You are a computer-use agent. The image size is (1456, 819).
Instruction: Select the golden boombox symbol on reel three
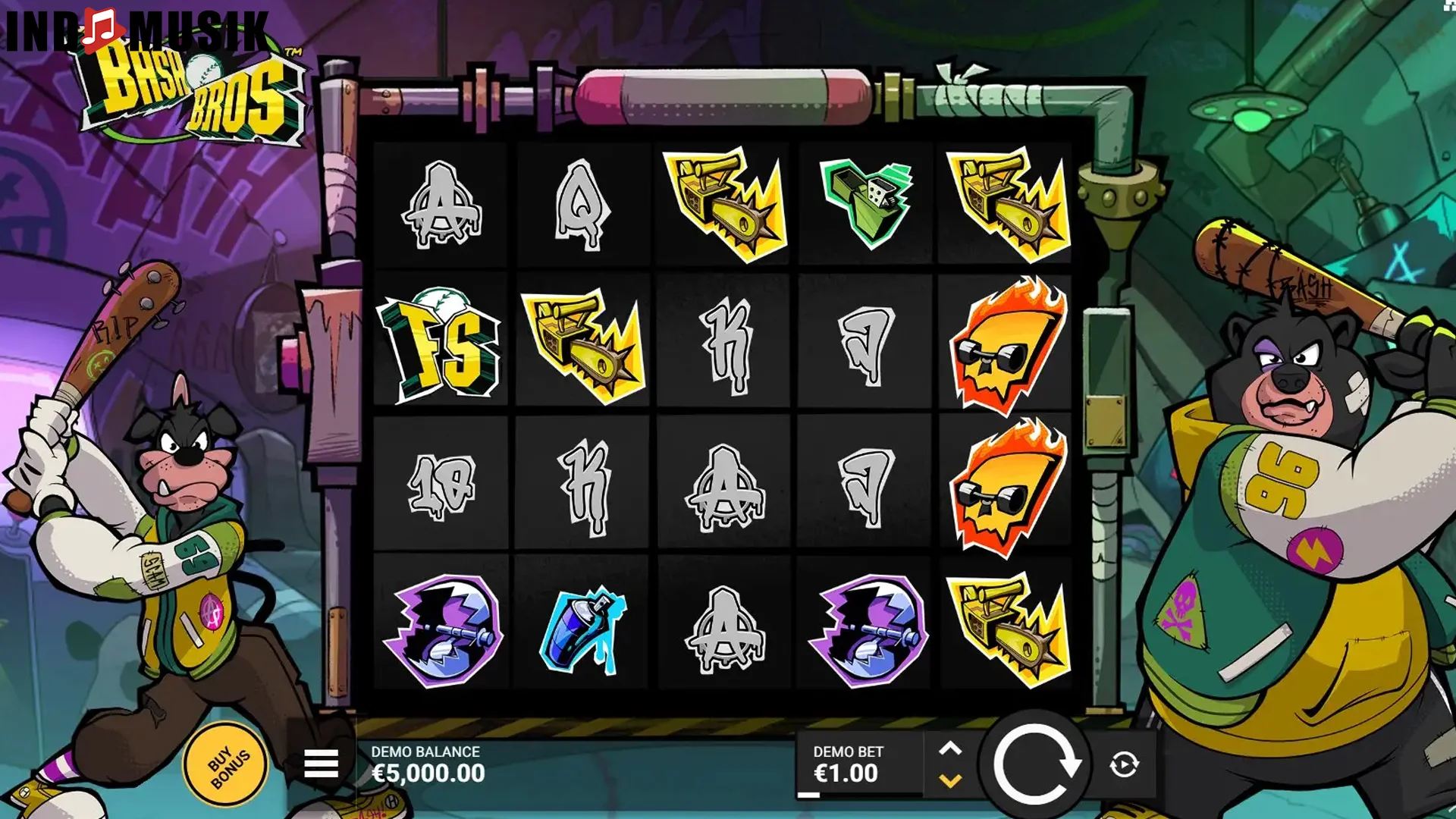[x=724, y=201]
